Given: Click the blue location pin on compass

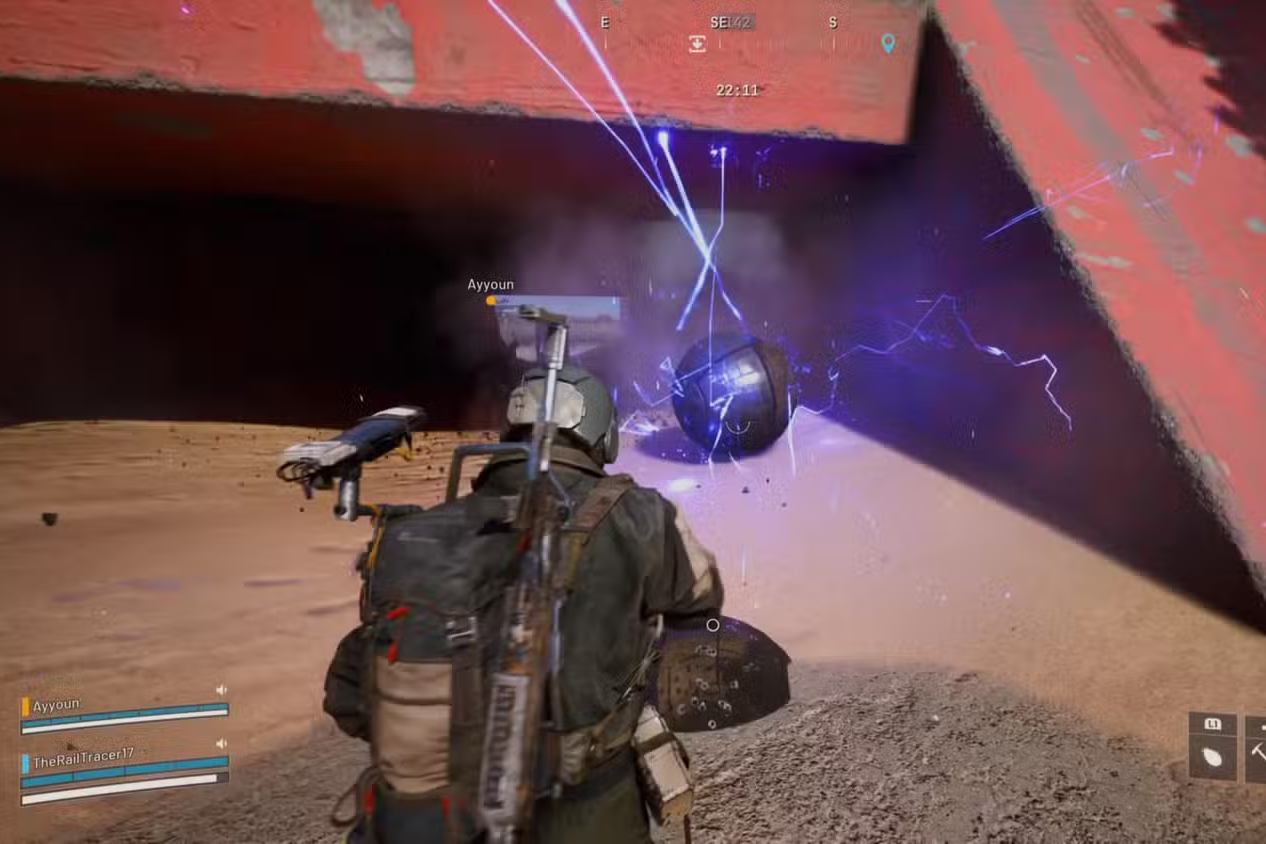Looking at the screenshot, I should 887,43.
